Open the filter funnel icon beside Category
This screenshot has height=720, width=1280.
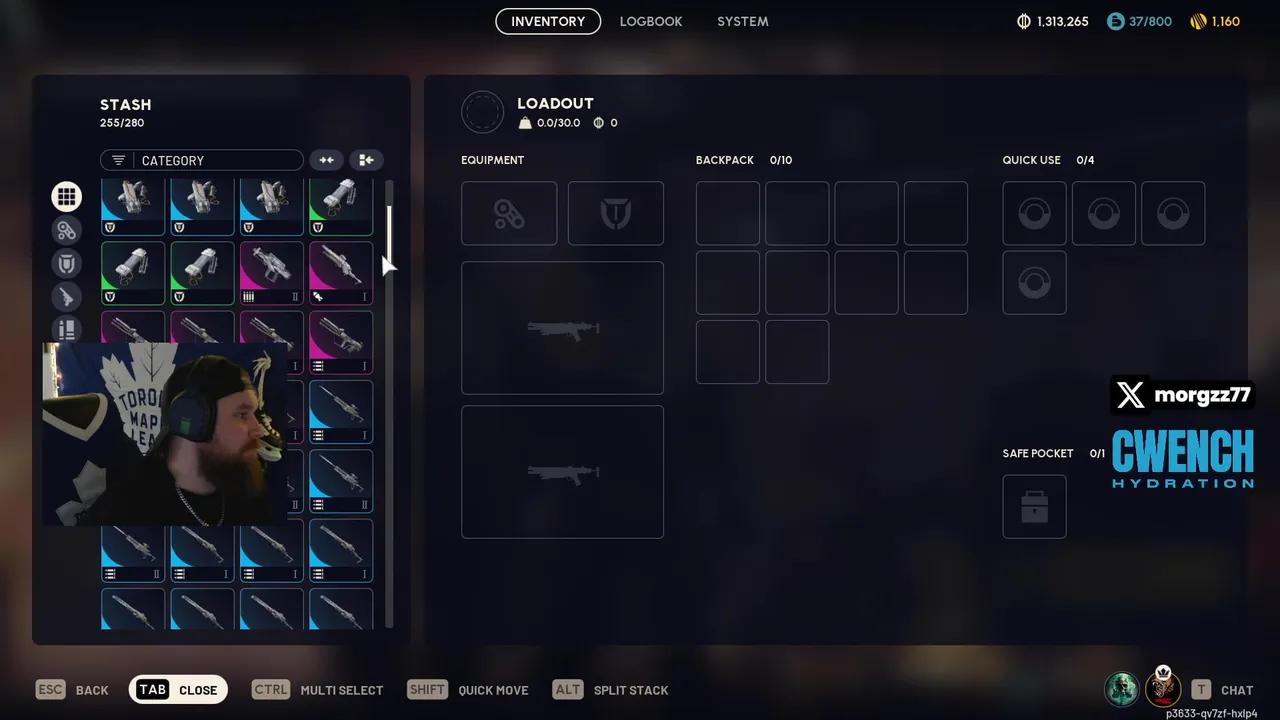(x=118, y=160)
